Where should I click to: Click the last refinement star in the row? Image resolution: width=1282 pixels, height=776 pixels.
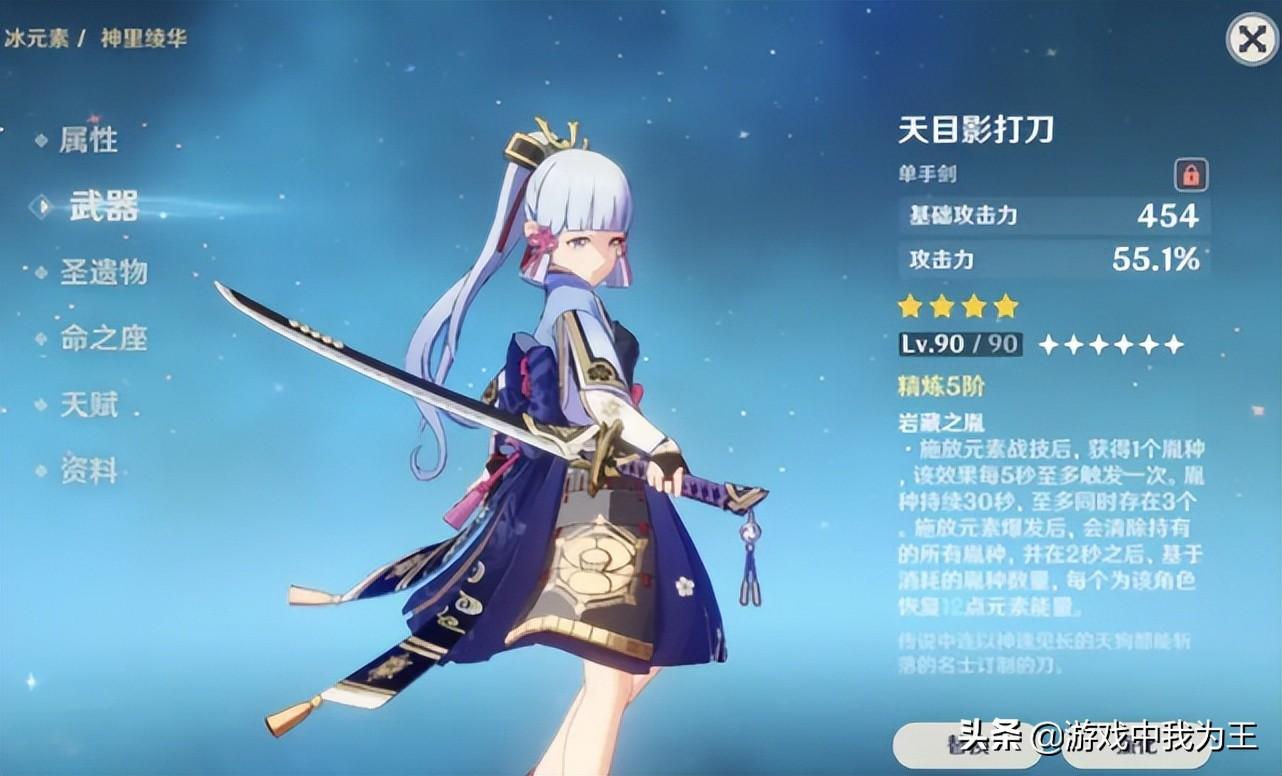[1176, 345]
